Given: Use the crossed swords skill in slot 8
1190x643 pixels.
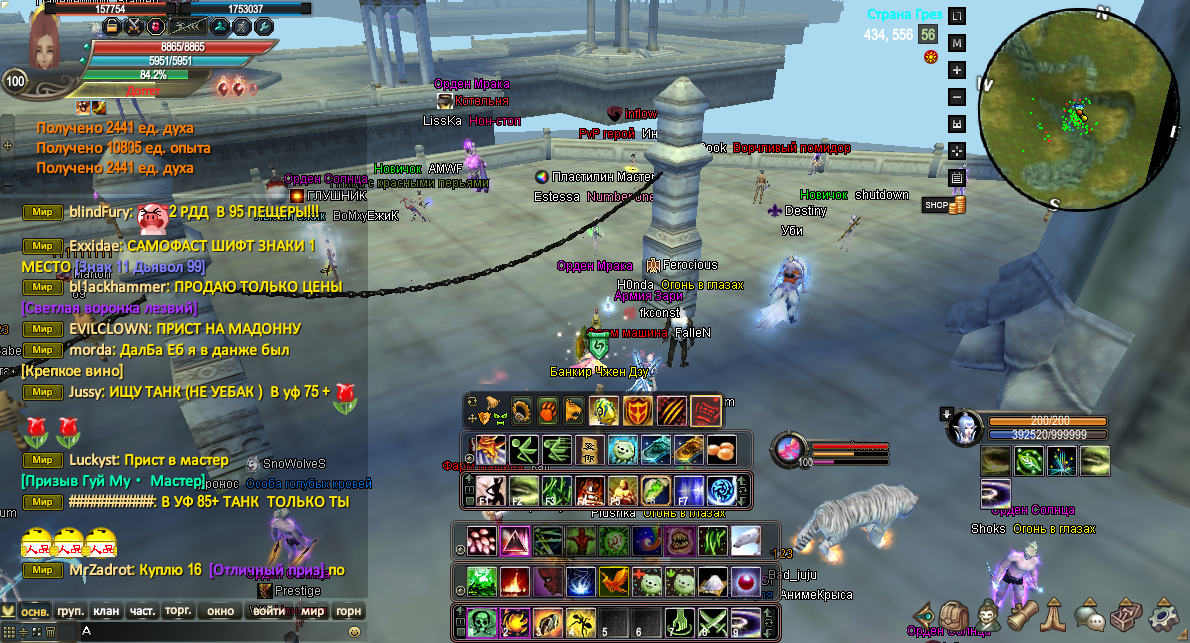Looking at the screenshot, I should pyautogui.click(x=714, y=621).
